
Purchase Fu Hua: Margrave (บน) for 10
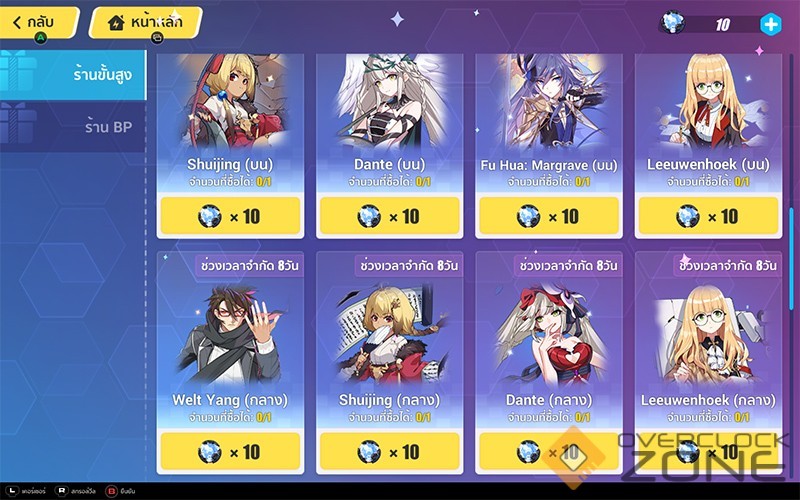click(x=549, y=216)
